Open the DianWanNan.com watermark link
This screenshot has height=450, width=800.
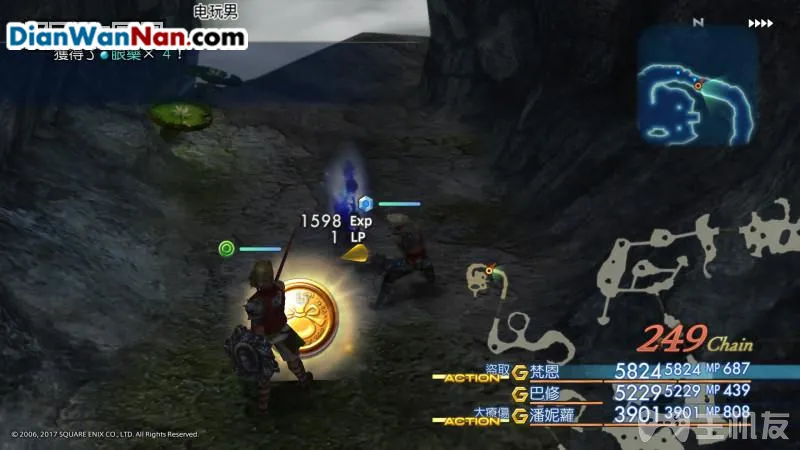(x=126, y=37)
